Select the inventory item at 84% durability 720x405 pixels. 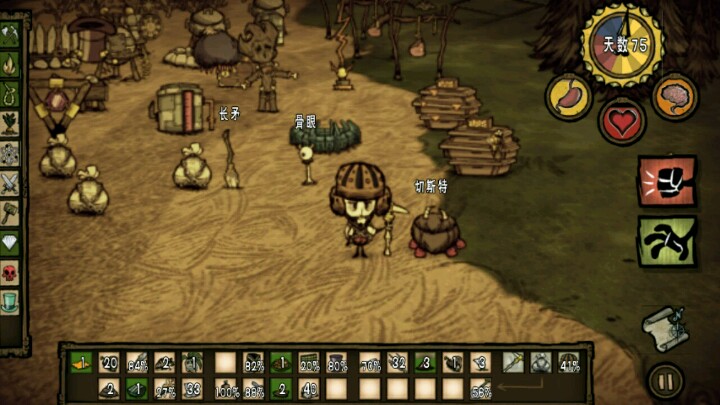pos(138,362)
